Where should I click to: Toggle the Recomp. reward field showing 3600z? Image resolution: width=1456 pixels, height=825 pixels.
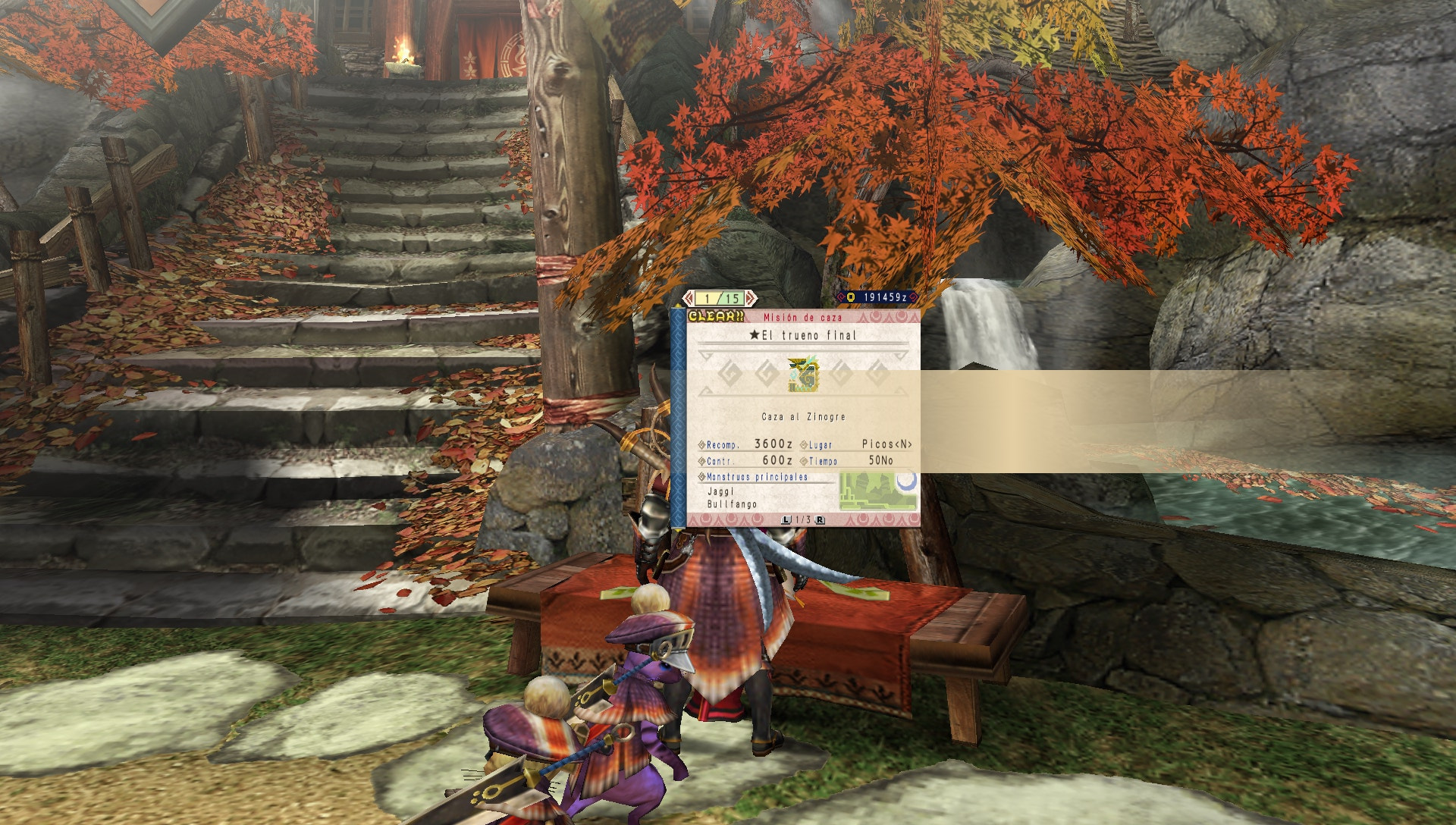click(x=745, y=444)
